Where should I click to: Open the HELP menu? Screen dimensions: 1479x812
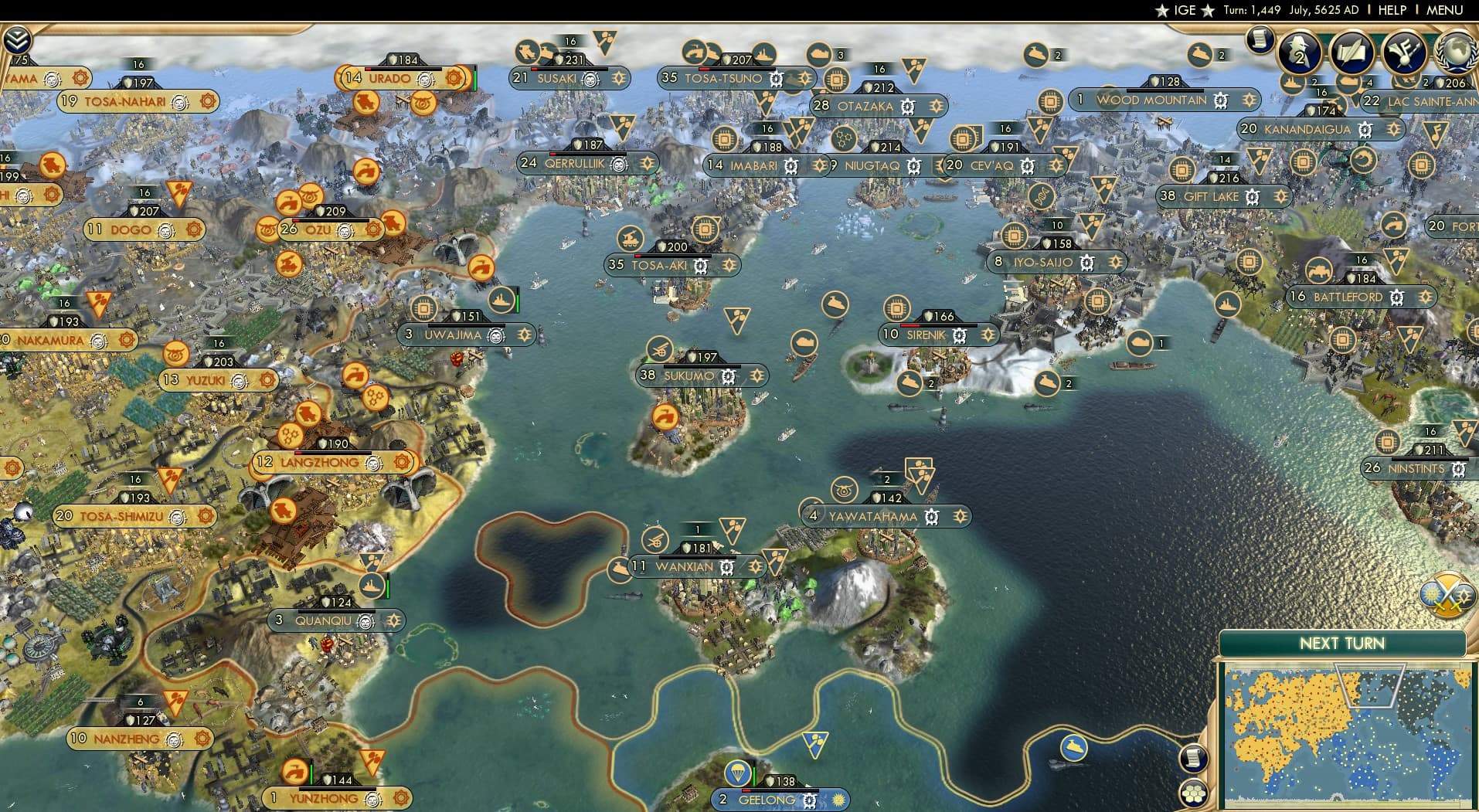point(1393,11)
